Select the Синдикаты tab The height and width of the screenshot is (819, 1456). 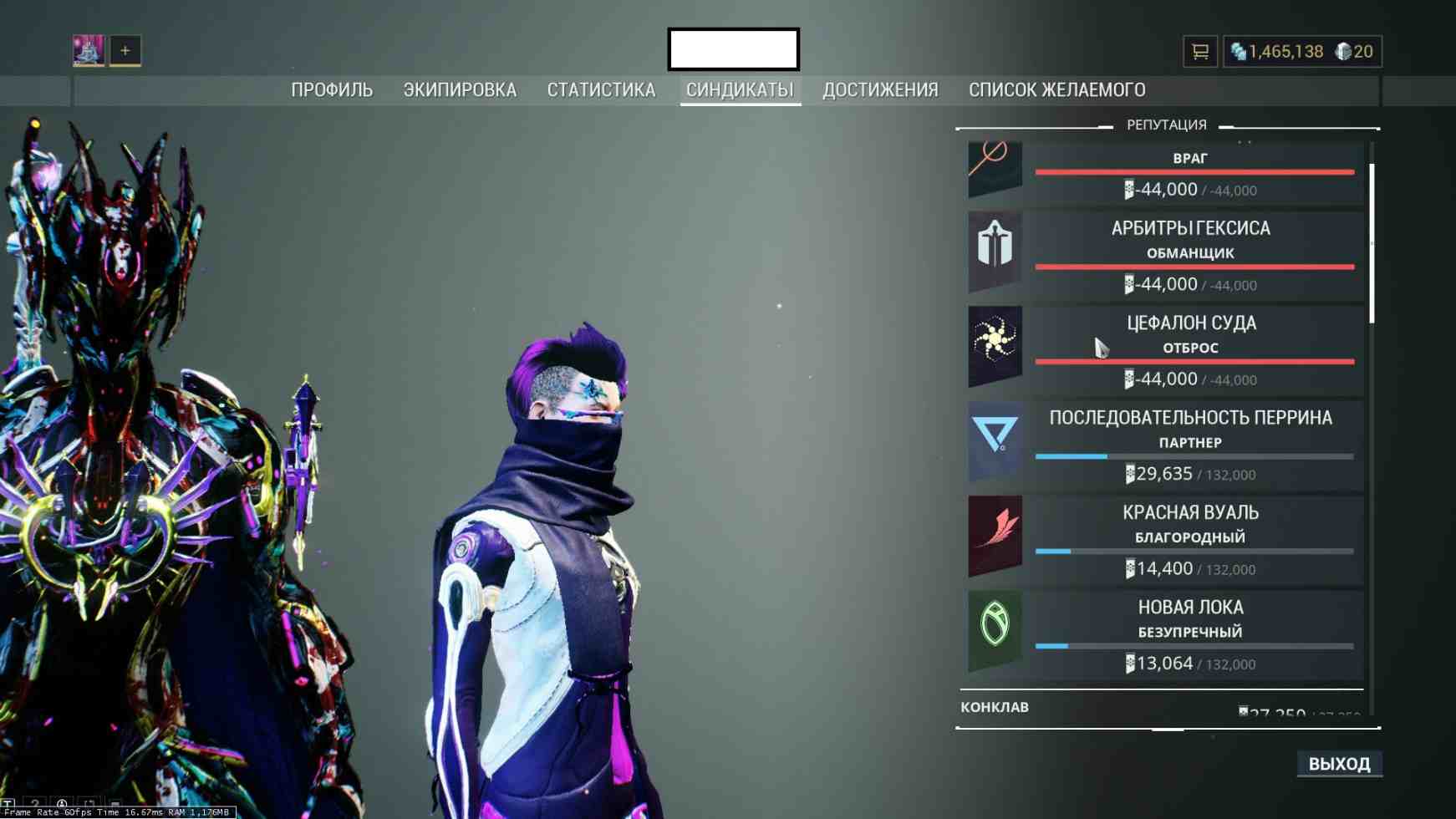pyautogui.click(x=740, y=90)
